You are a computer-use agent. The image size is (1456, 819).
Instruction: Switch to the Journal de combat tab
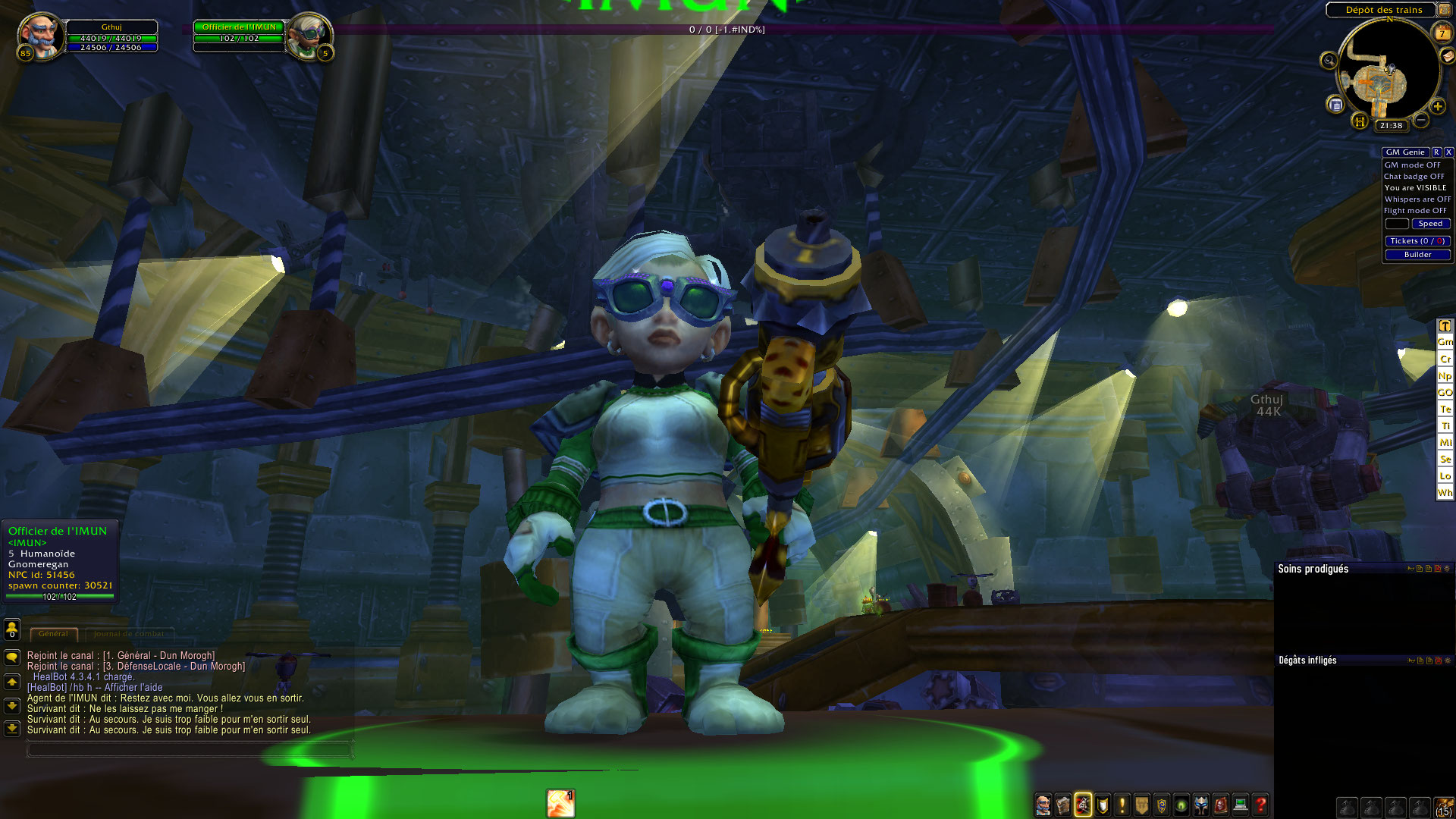[x=129, y=634]
